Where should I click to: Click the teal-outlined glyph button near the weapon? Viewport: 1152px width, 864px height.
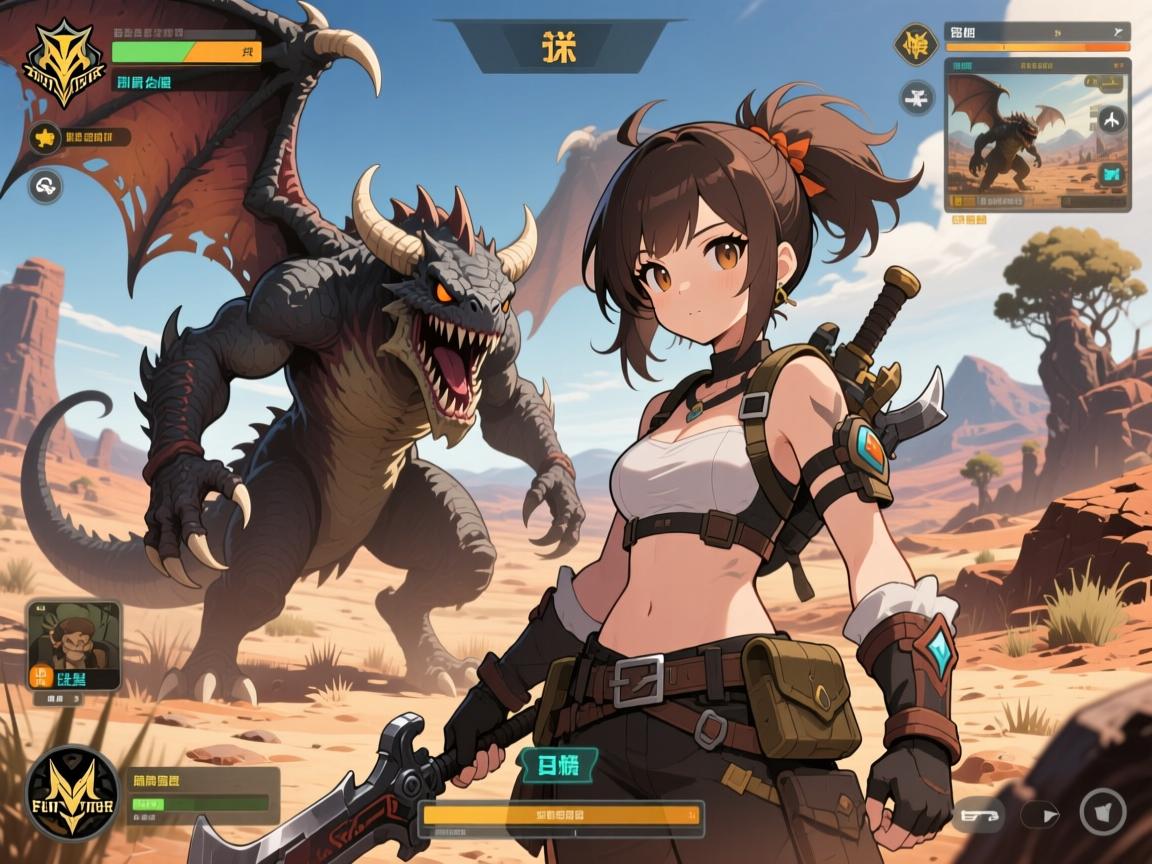pos(556,767)
